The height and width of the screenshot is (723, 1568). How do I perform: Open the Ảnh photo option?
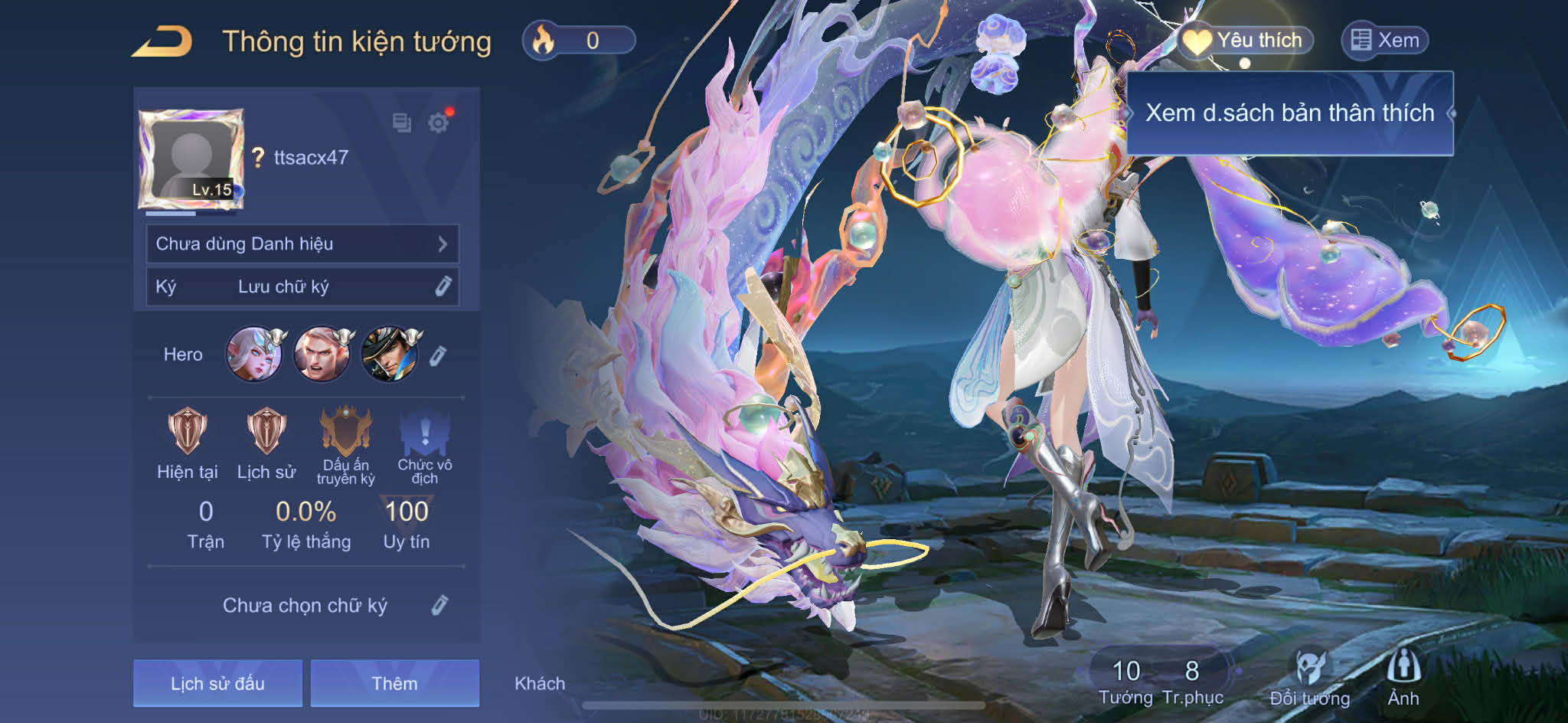click(1403, 677)
